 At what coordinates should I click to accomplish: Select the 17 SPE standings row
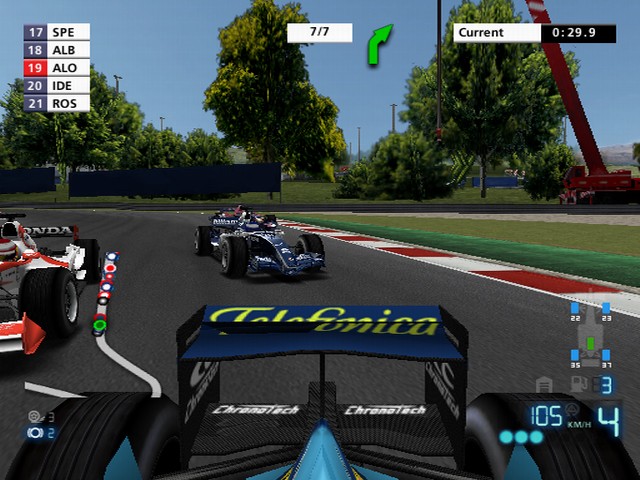click(x=56, y=32)
